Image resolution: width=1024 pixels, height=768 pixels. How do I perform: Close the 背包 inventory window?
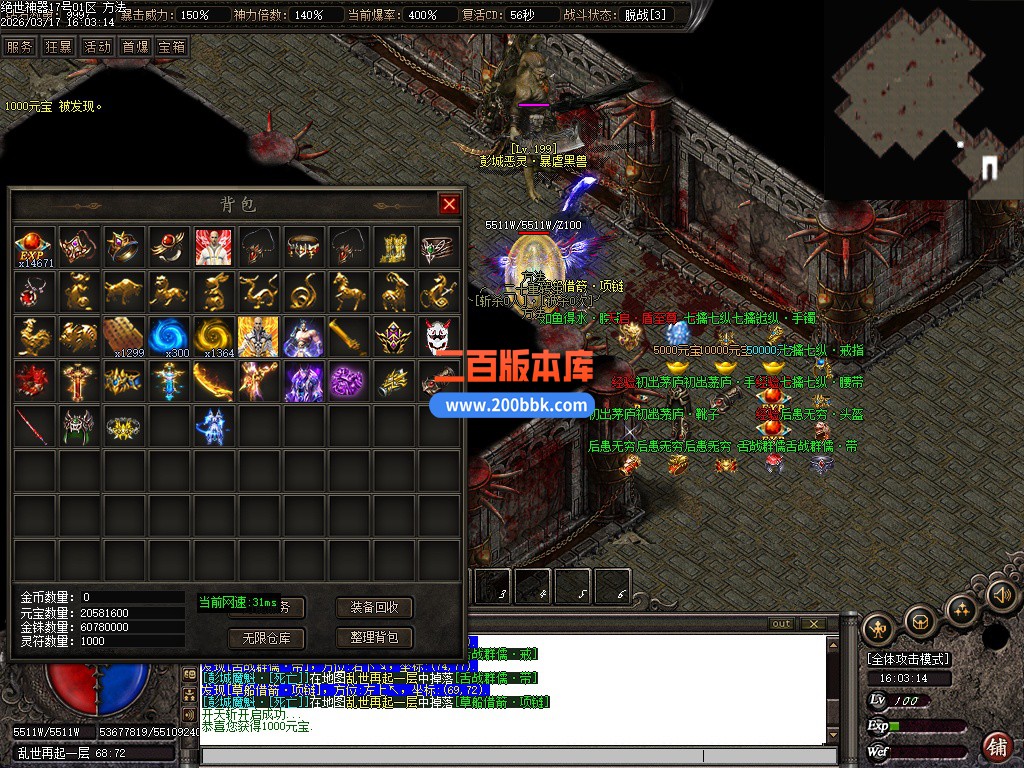(x=449, y=204)
